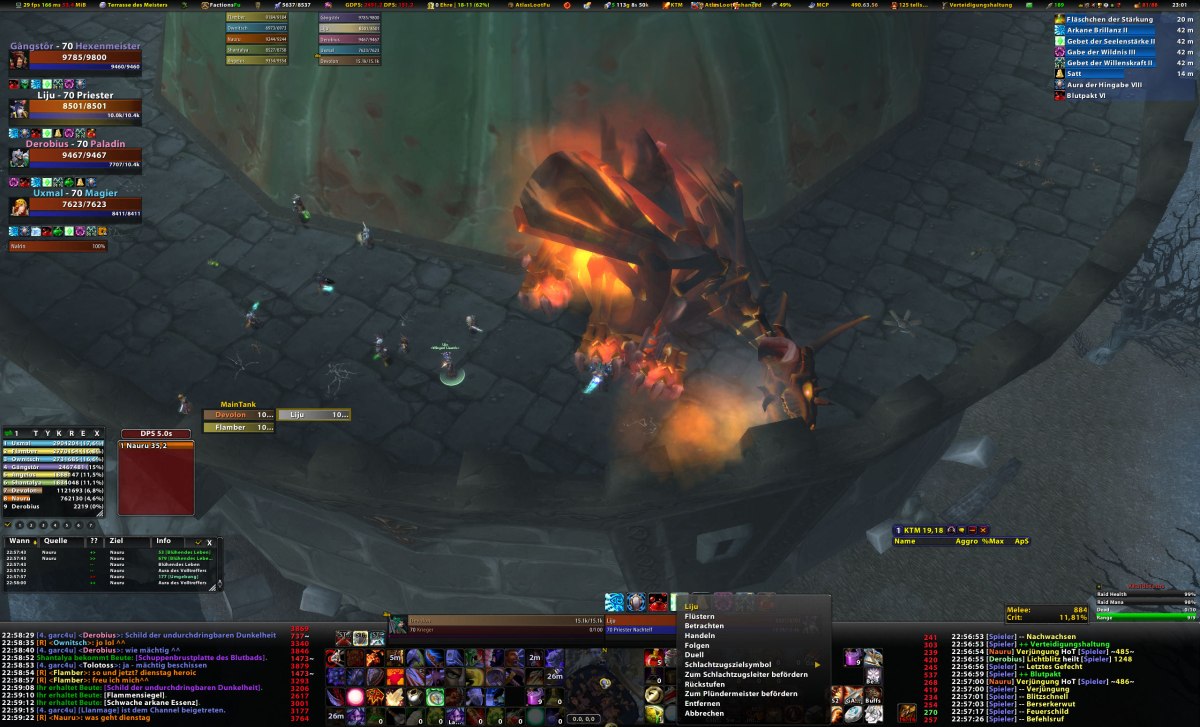
Task: Choose Rückstufen in the context menu
Action: (x=705, y=684)
